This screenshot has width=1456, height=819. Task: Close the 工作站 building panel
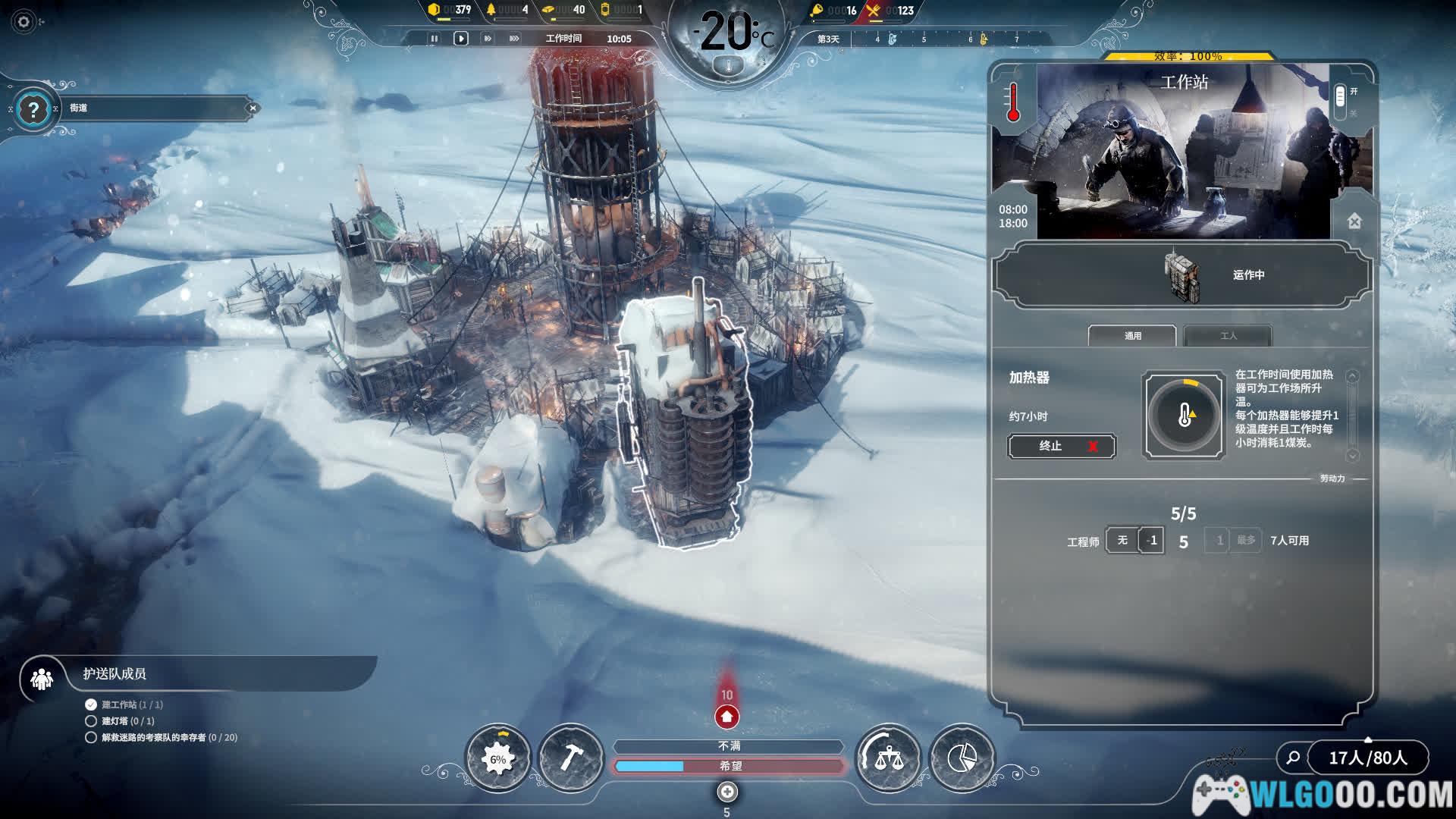1354,221
